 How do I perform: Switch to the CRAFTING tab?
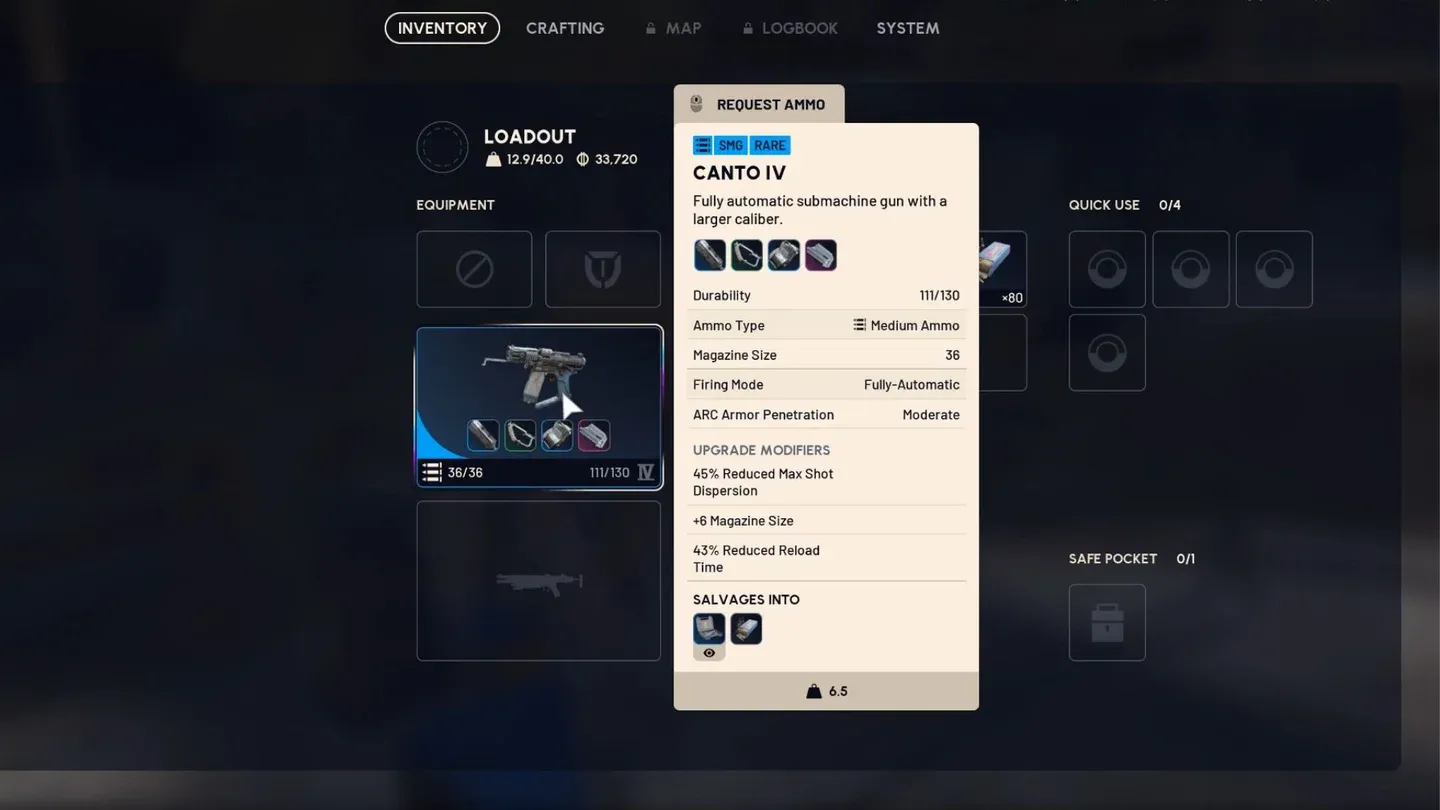tap(565, 28)
